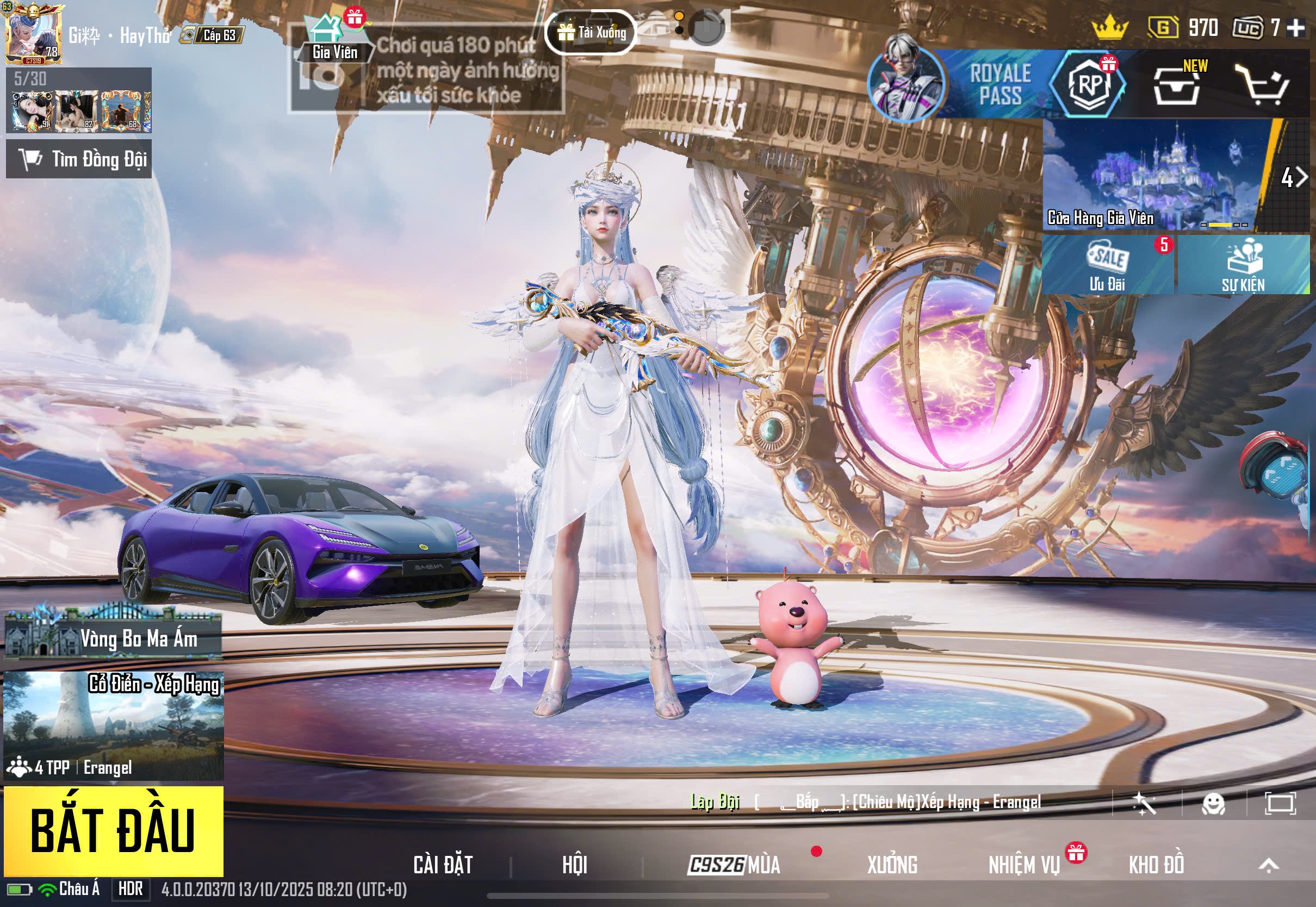Open the RP hexagon icon

[x=1088, y=84]
